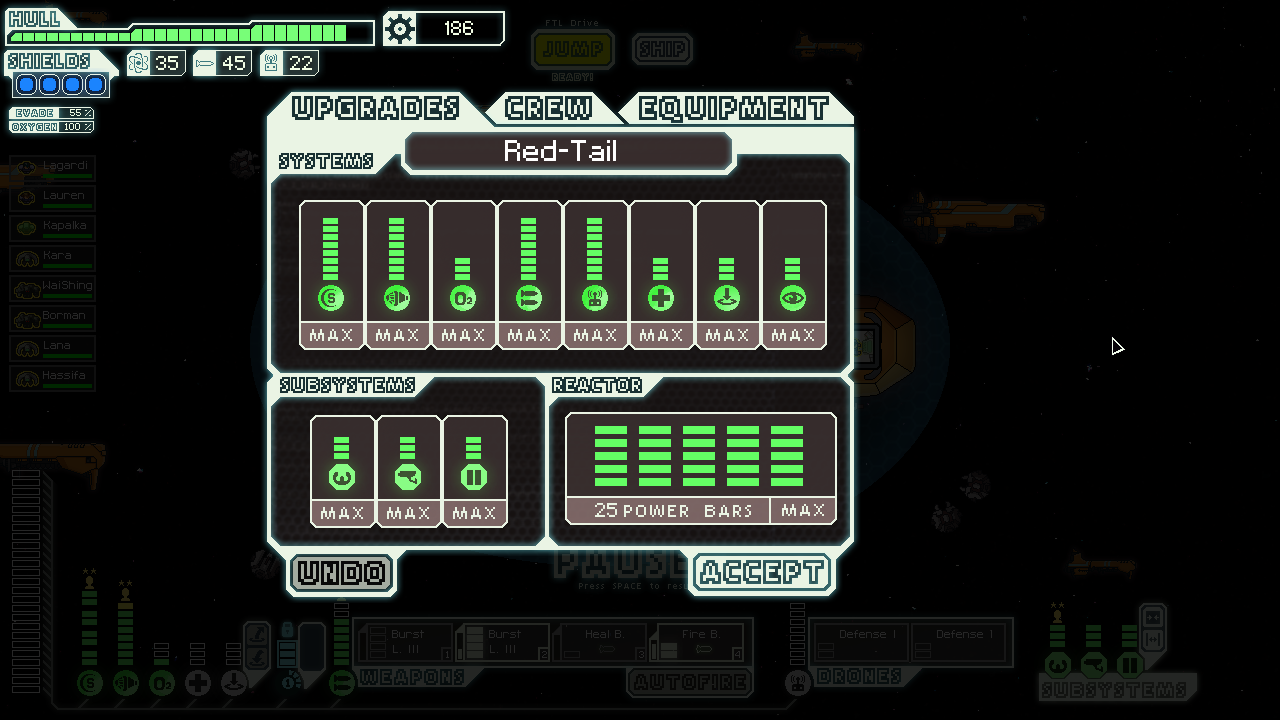Select the Upgrades tab
1280x720 pixels.
click(376, 108)
